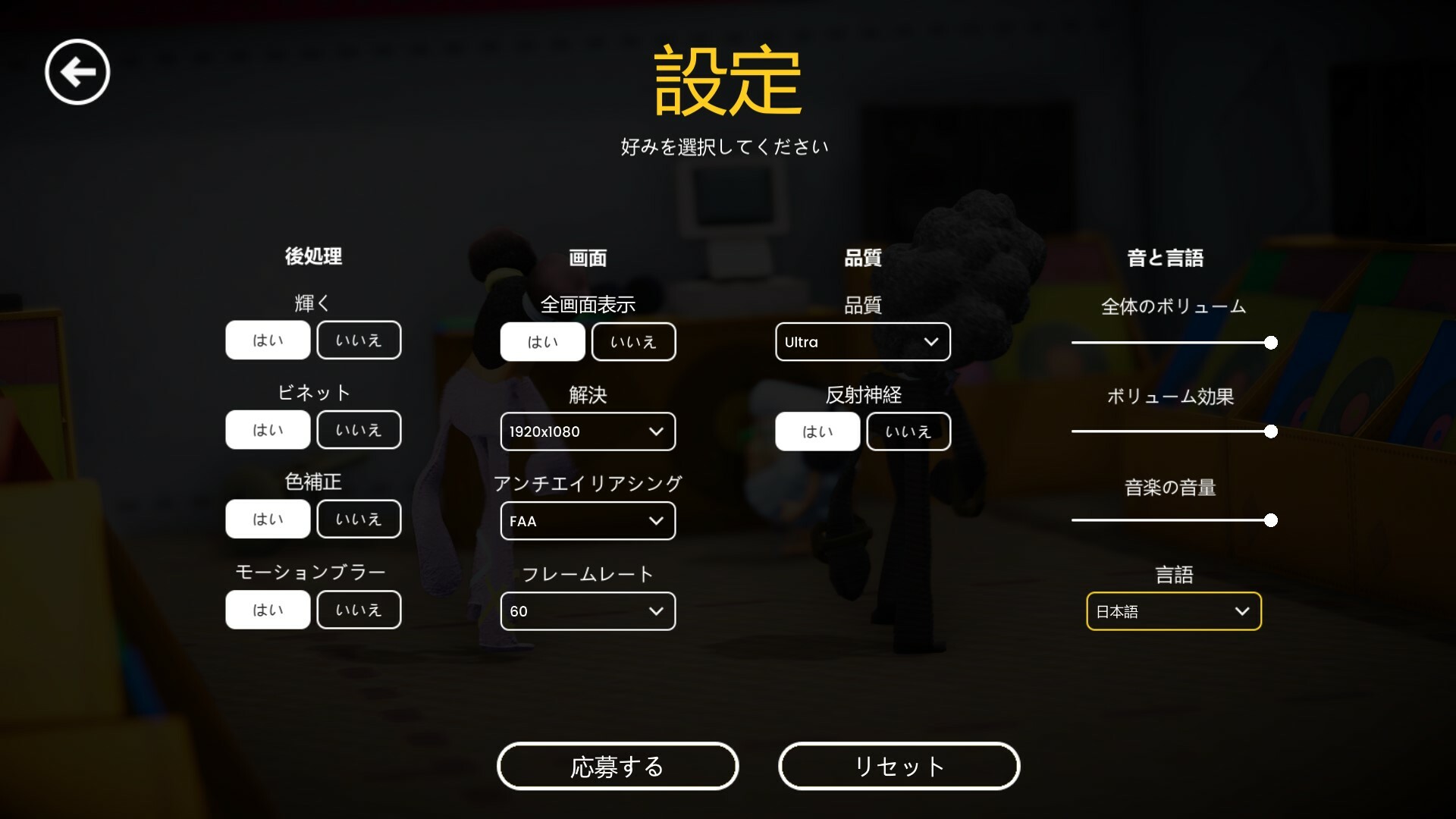Open the 解決 resolution dropdown showing 1920x1080
The width and height of the screenshot is (1456, 819).
[588, 431]
